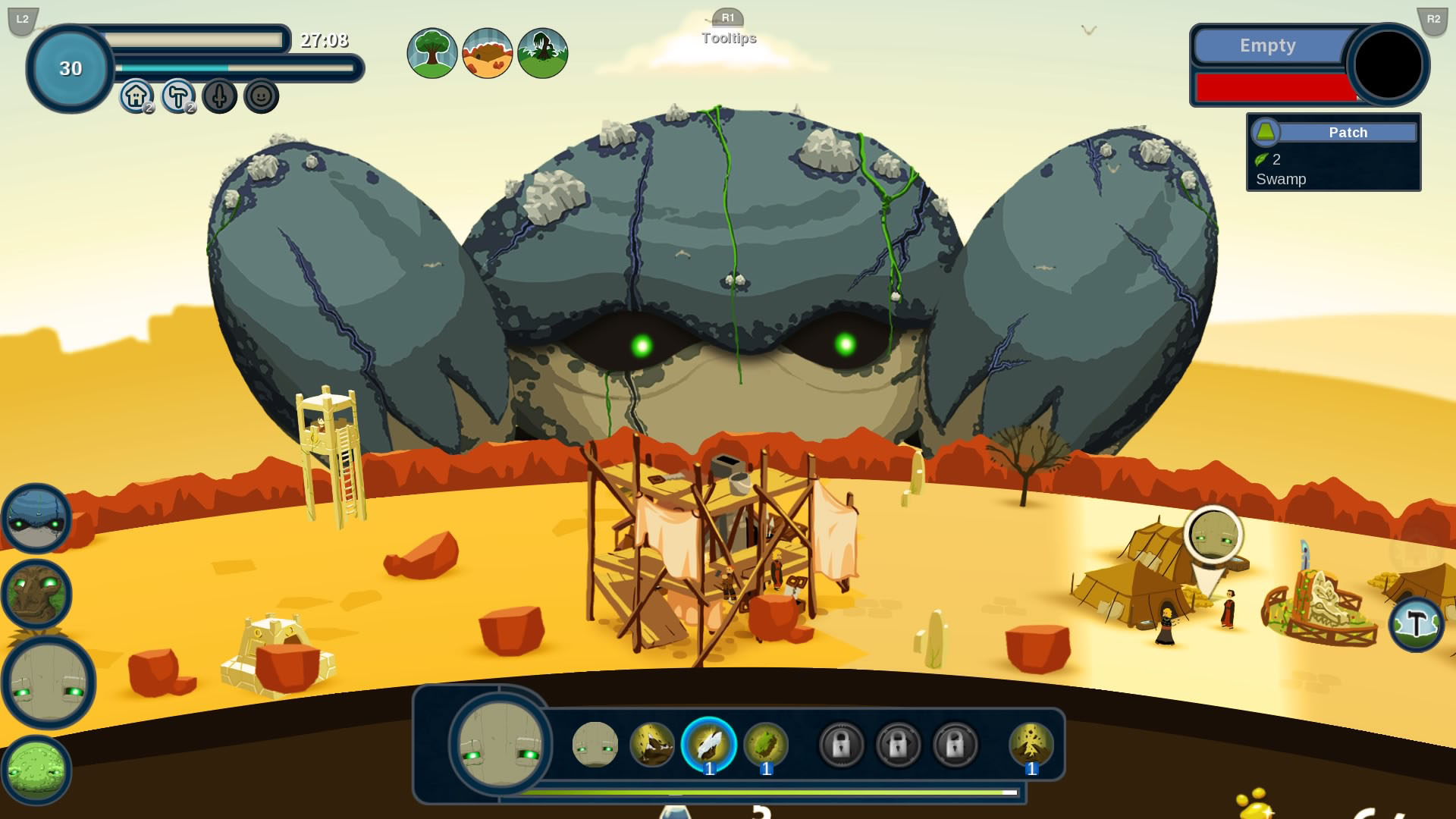
Task: Click the yellow spire ability on the far right
Action: (x=1030, y=745)
